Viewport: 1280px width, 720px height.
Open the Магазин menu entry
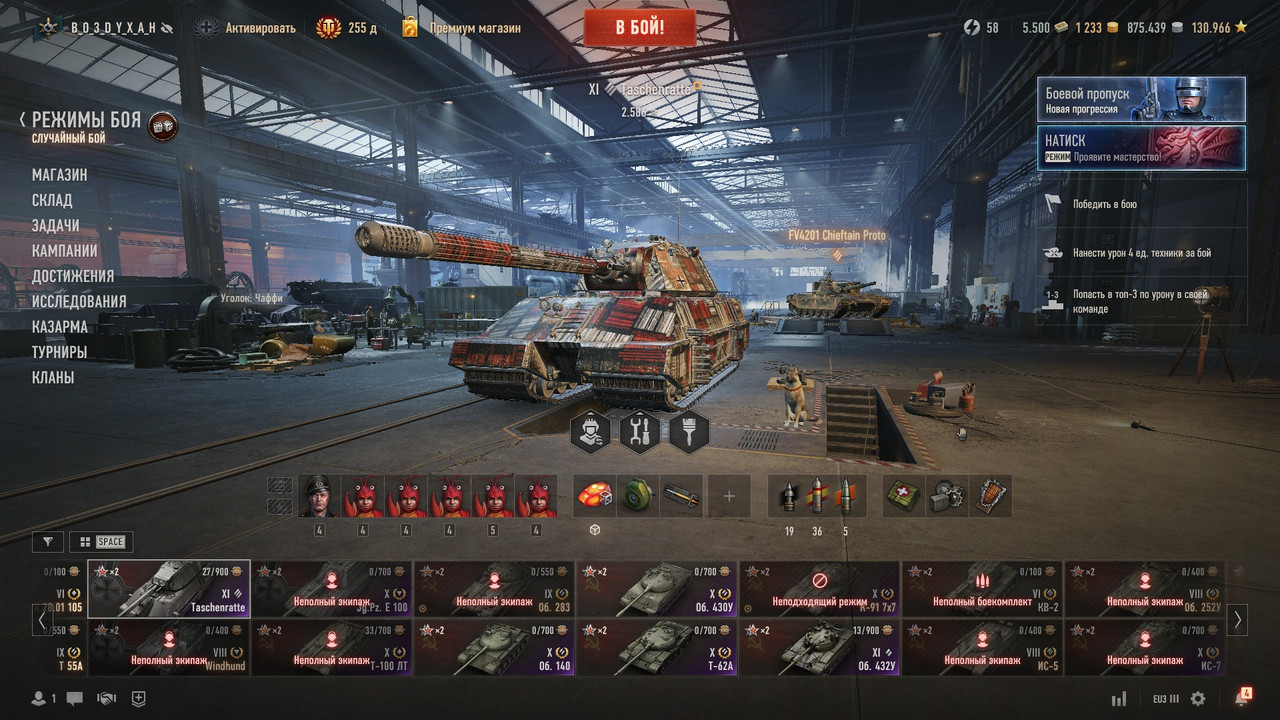59,175
